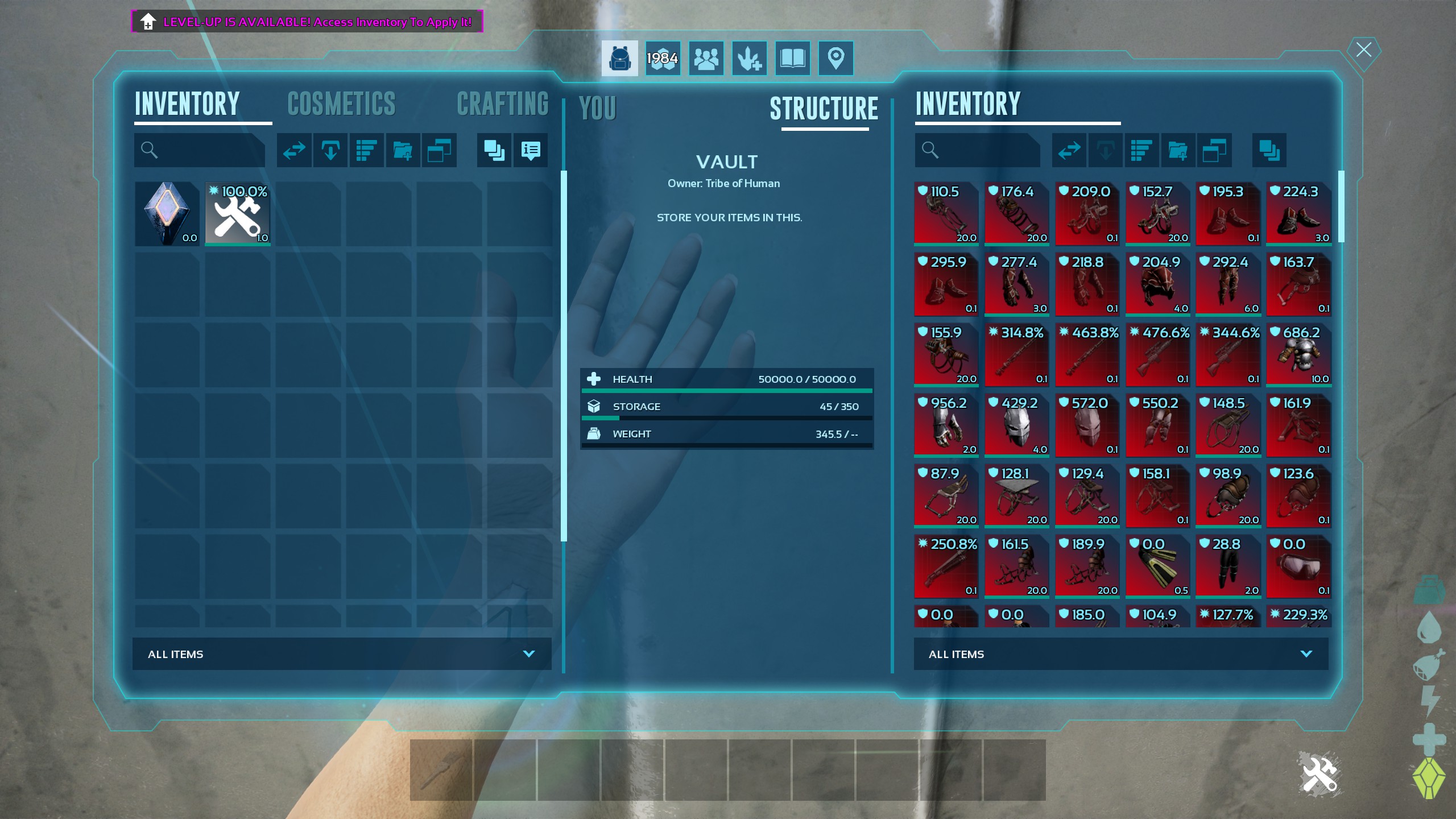Open the tribe members icon tab

tap(706, 58)
